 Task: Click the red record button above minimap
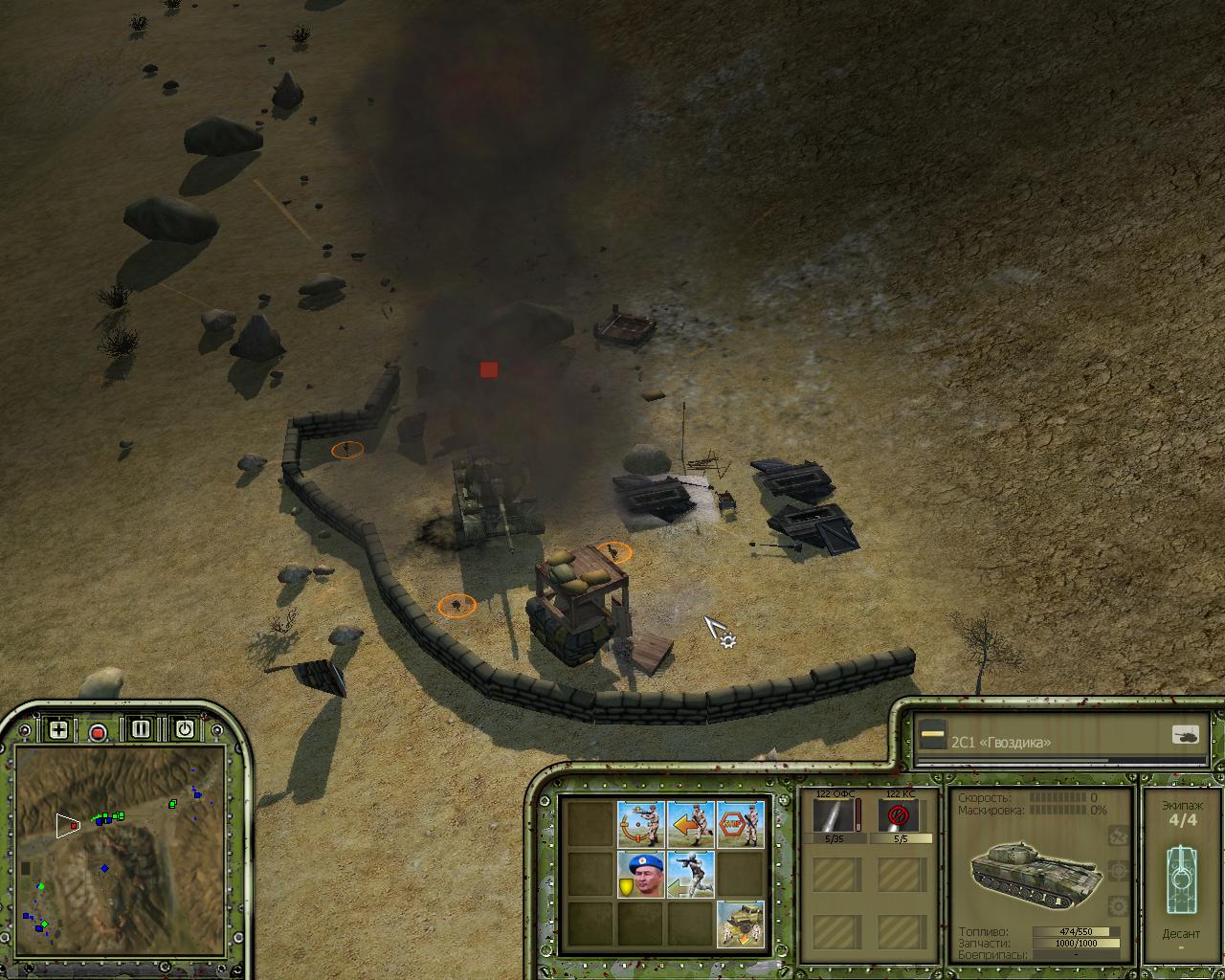(x=98, y=732)
